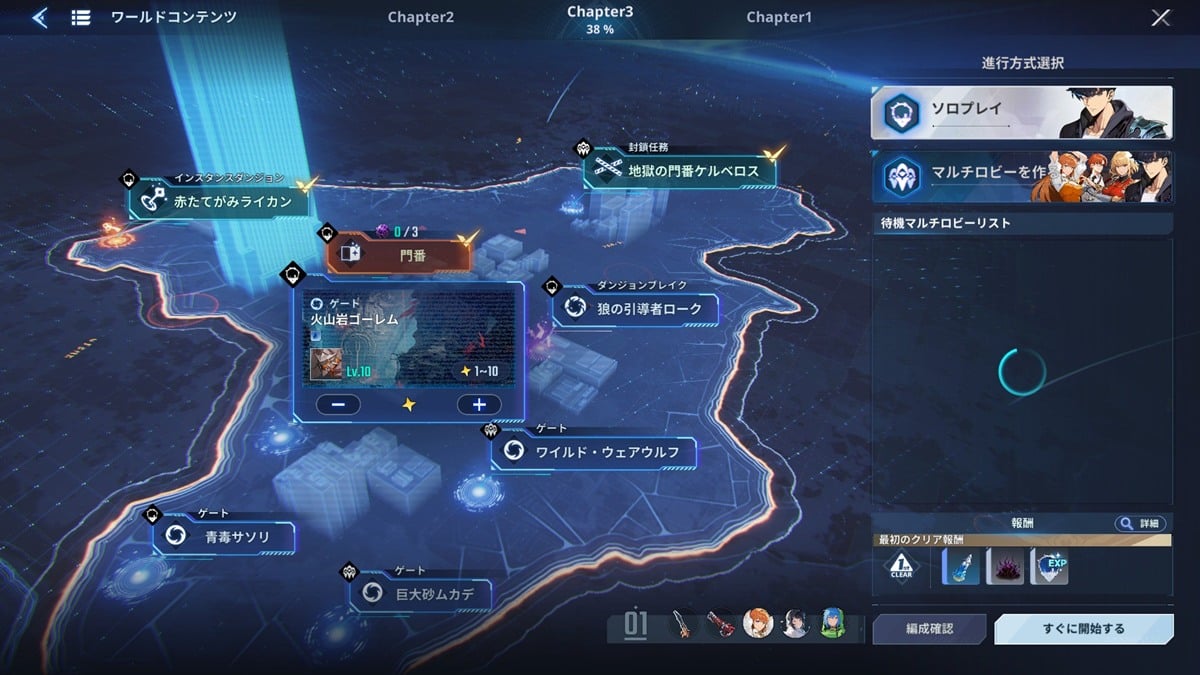Close the world content screen
Viewport: 1200px width, 675px height.
(1160, 18)
